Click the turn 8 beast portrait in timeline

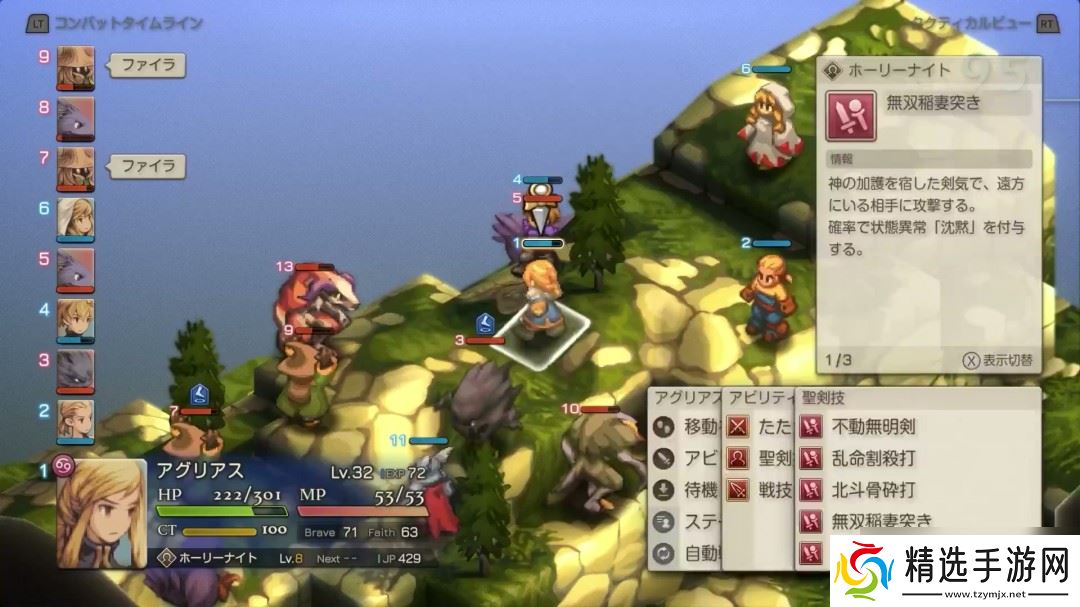coord(76,116)
